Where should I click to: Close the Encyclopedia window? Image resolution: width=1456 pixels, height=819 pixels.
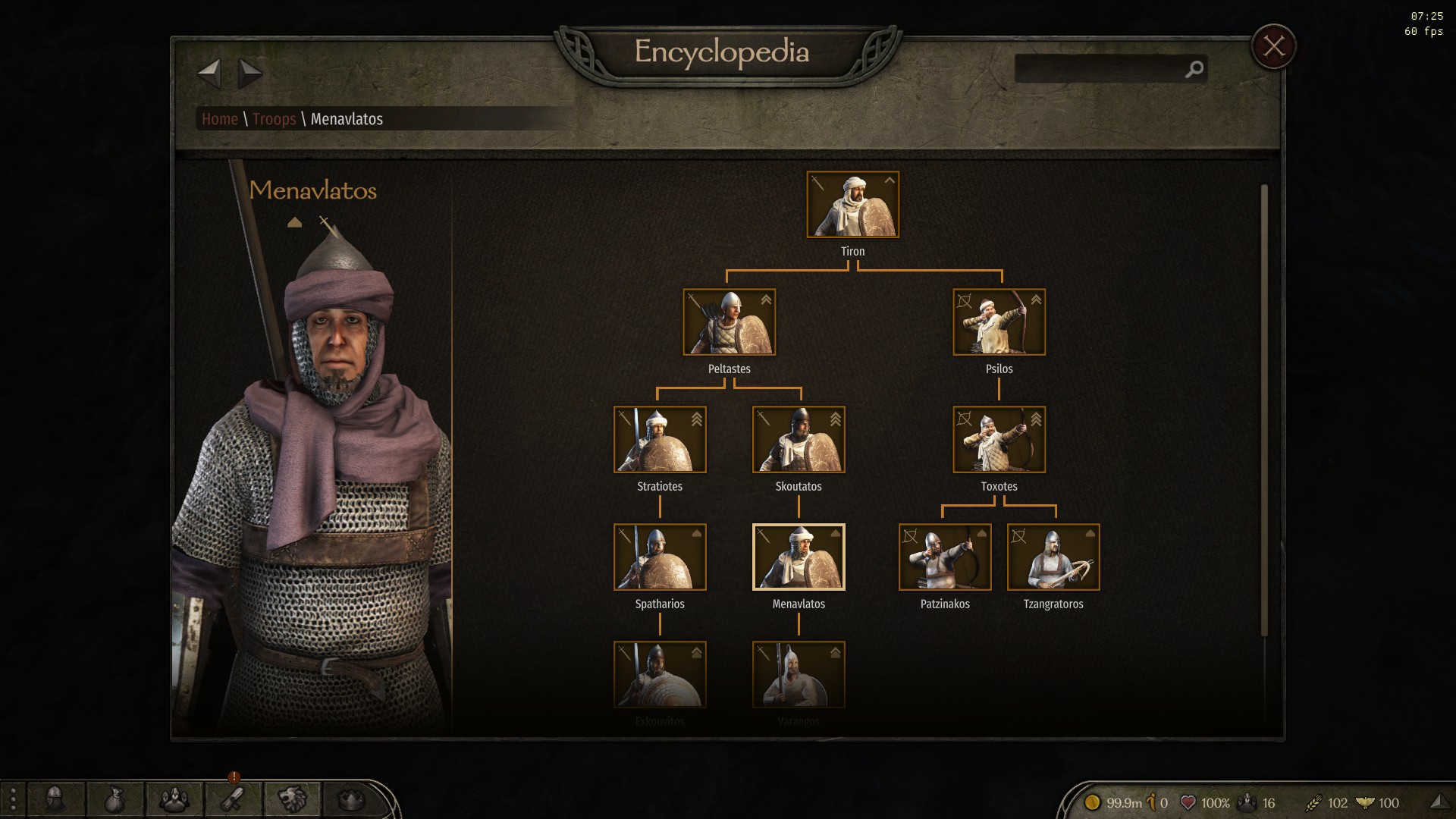pyautogui.click(x=1273, y=47)
